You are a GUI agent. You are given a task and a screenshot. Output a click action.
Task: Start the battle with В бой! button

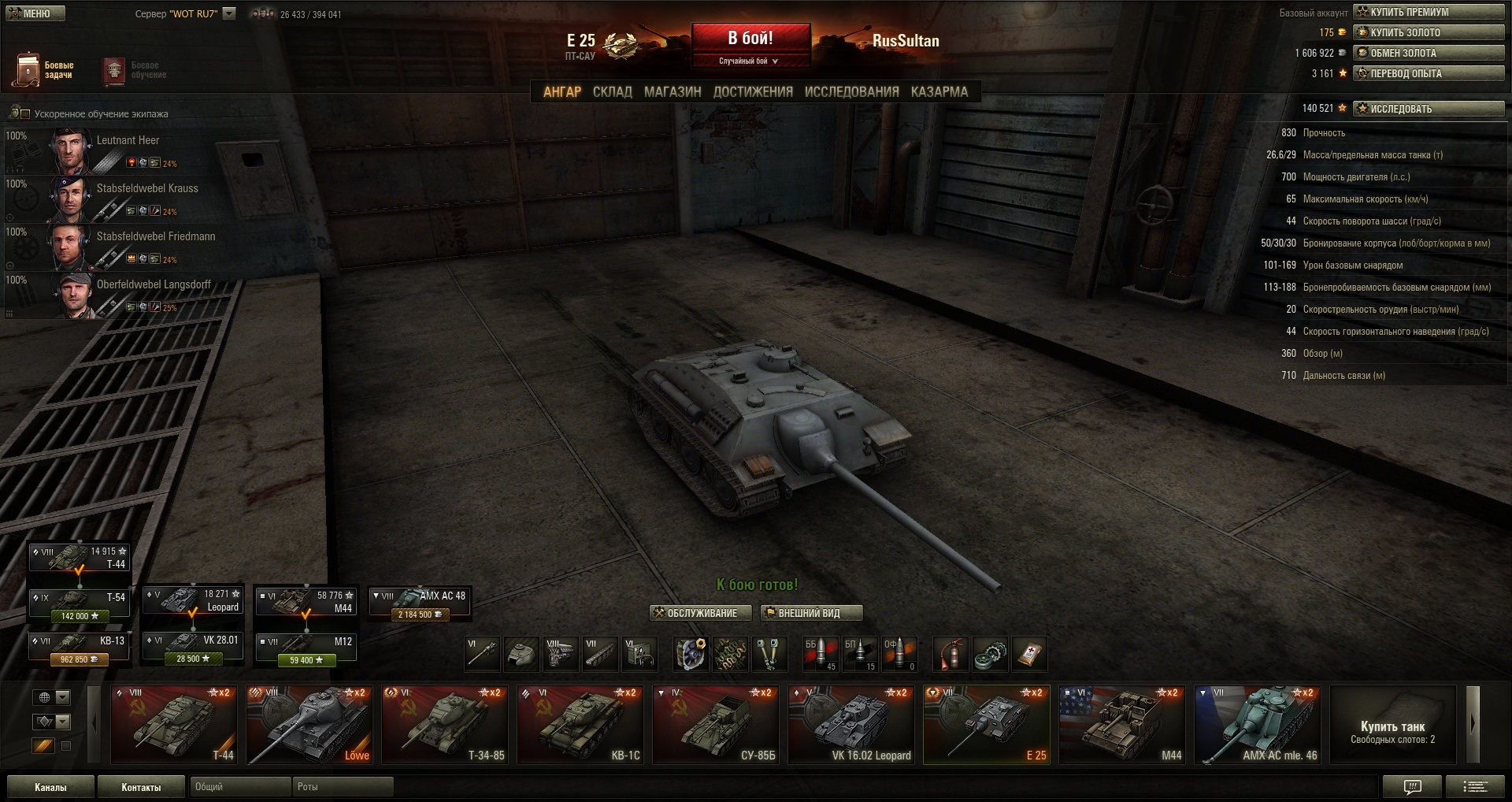click(750, 39)
